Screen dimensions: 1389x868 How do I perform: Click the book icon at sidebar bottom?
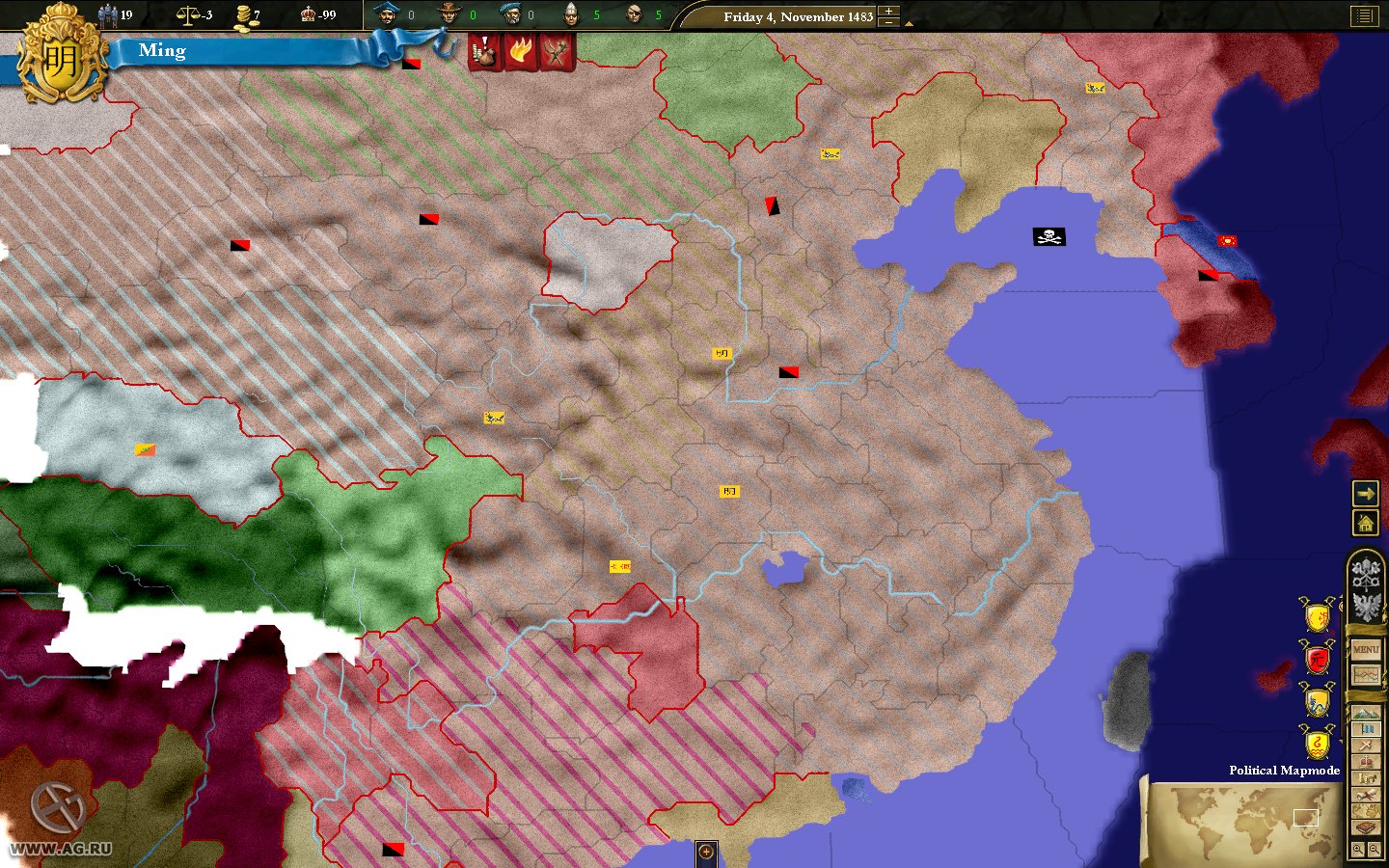pos(1364,827)
